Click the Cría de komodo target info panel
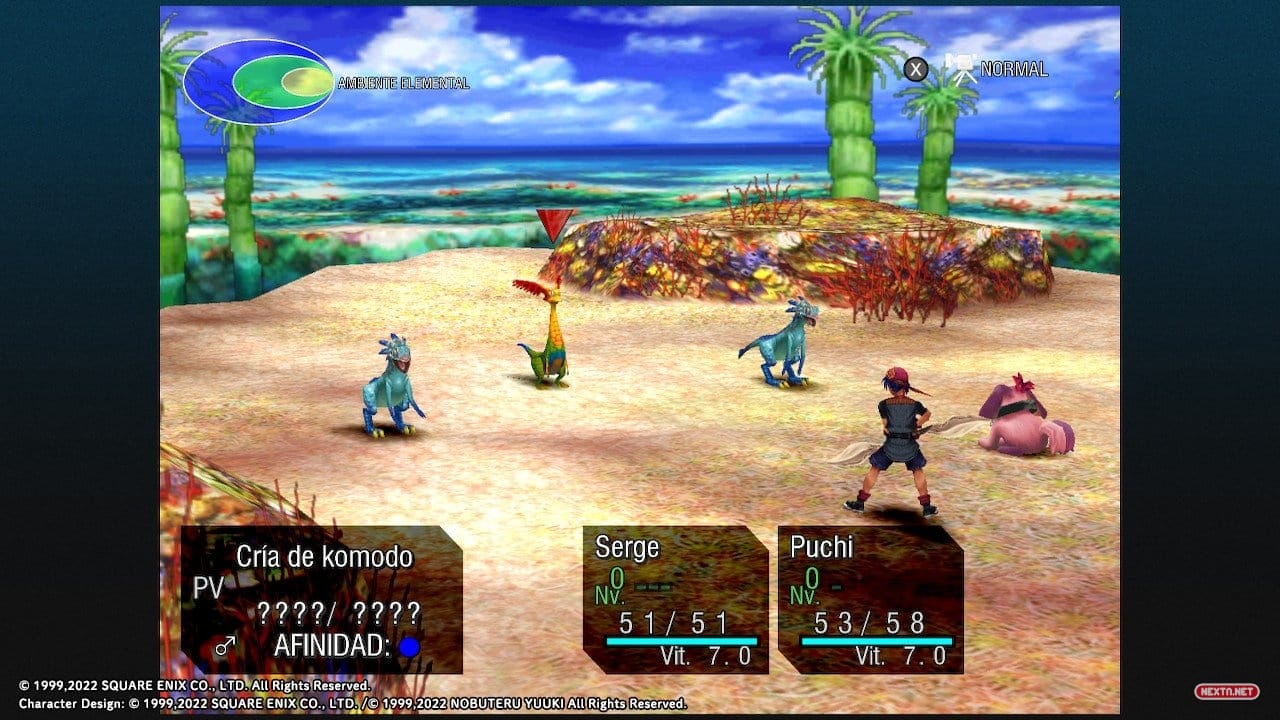This screenshot has width=1280, height=720. (320, 599)
